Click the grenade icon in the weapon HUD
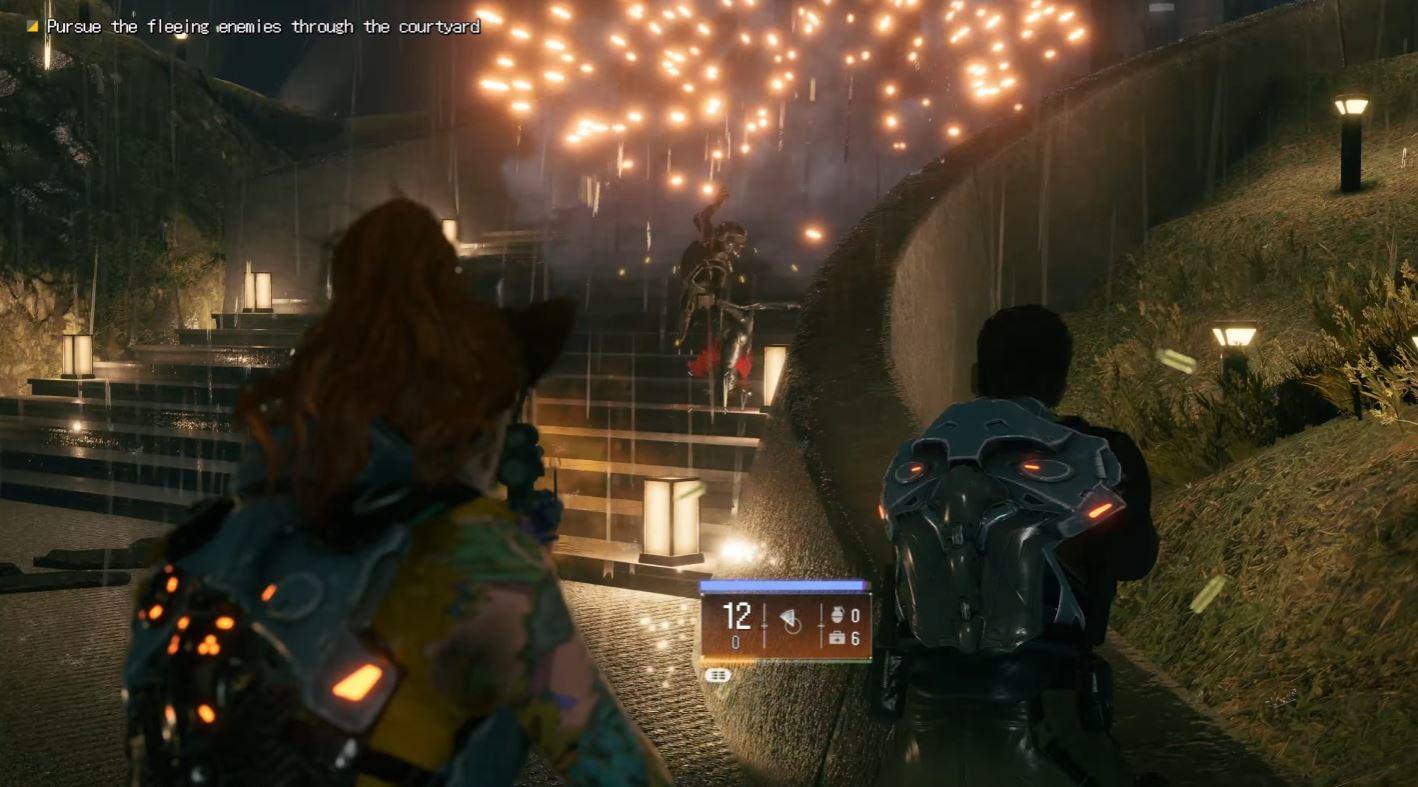This screenshot has height=787, width=1418. [x=838, y=614]
